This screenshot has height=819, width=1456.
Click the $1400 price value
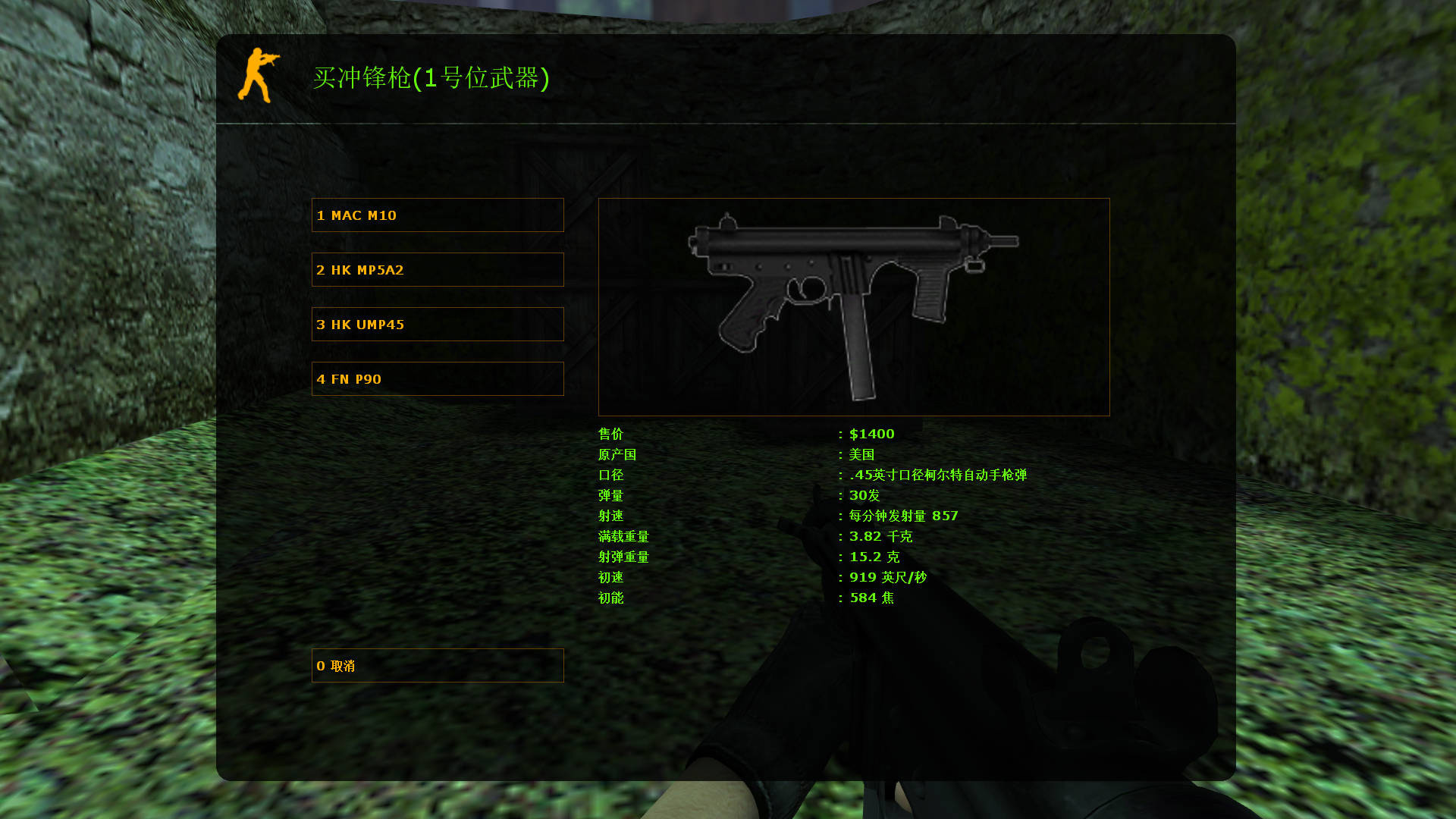tap(871, 434)
